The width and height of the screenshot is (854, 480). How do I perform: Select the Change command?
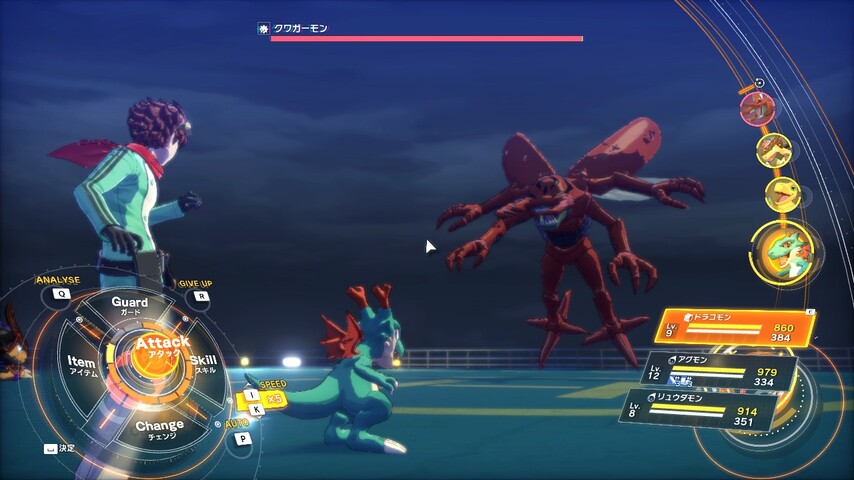pyautogui.click(x=159, y=429)
